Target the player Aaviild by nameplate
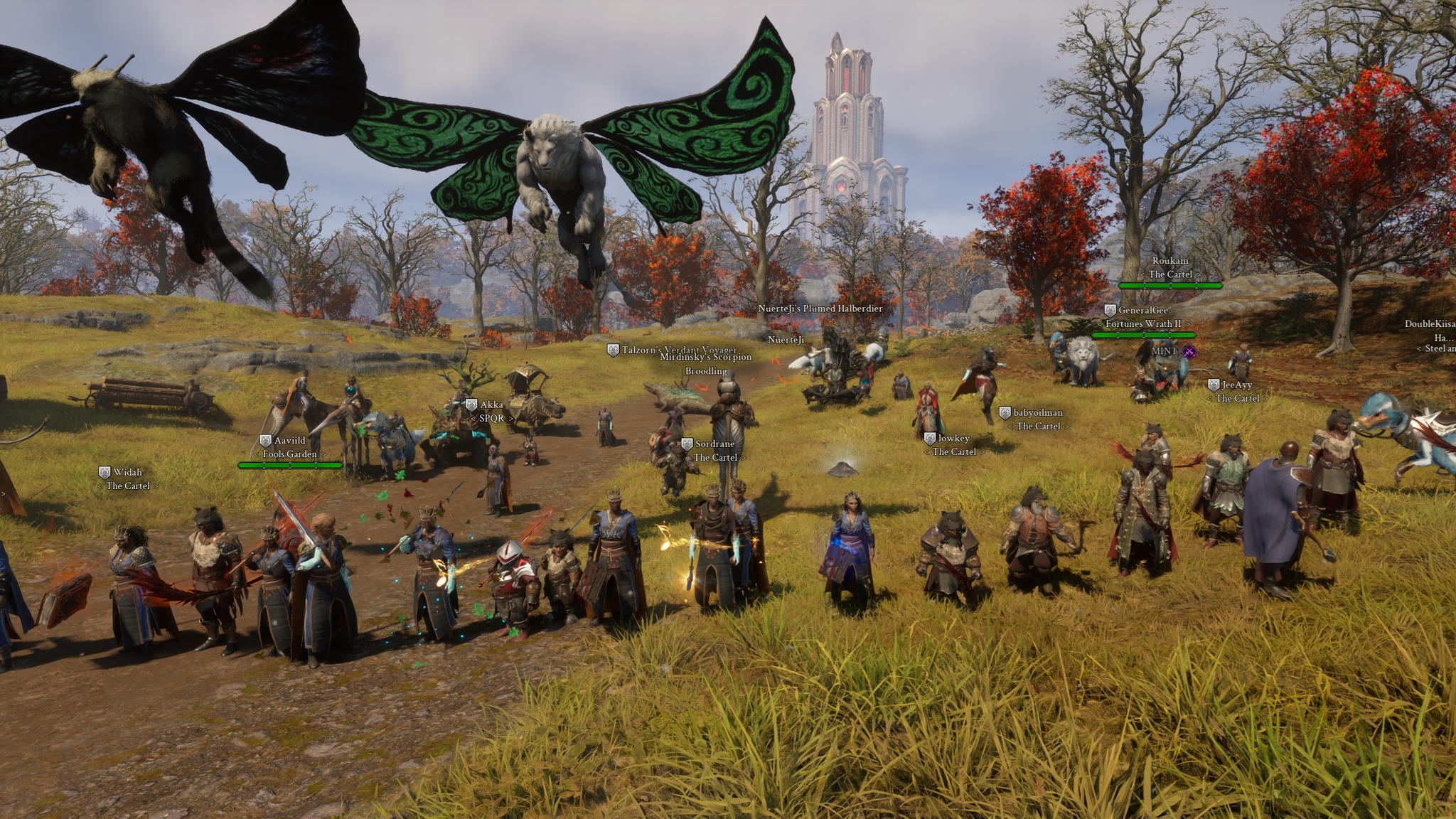The image size is (1456, 819). [289, 441]
